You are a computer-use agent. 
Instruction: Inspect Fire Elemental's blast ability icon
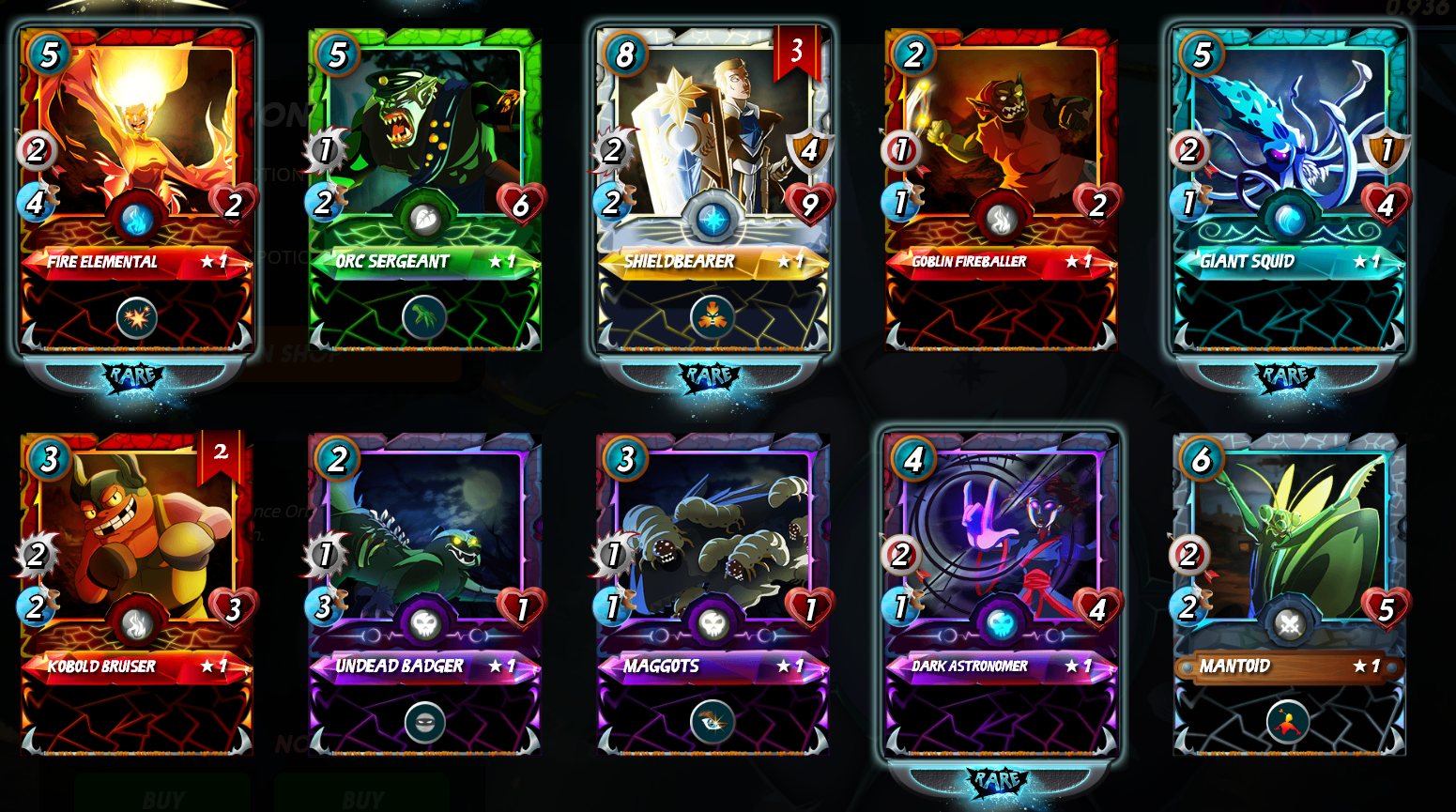coord(137,318)
